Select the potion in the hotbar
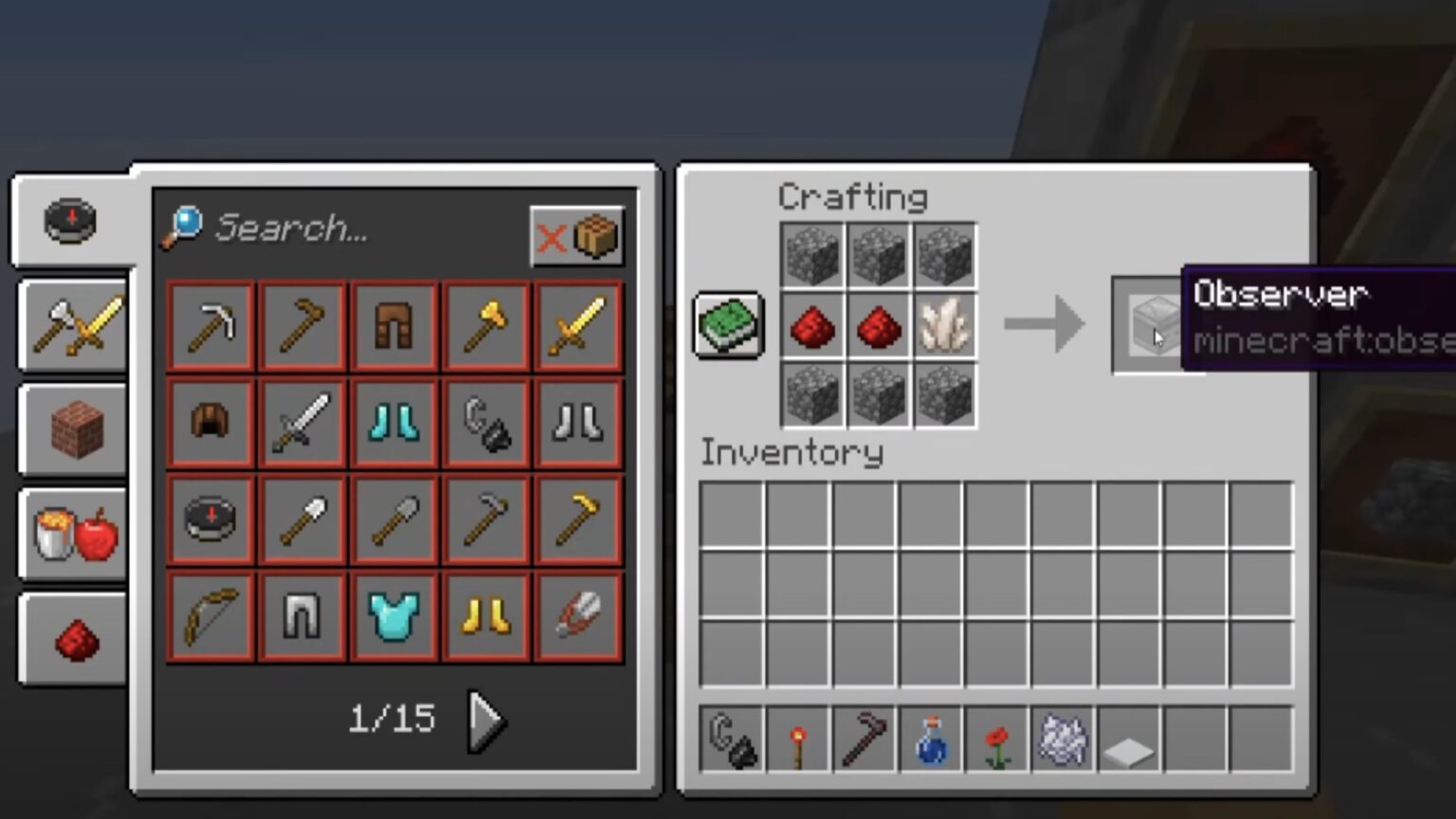 [930, 742]
